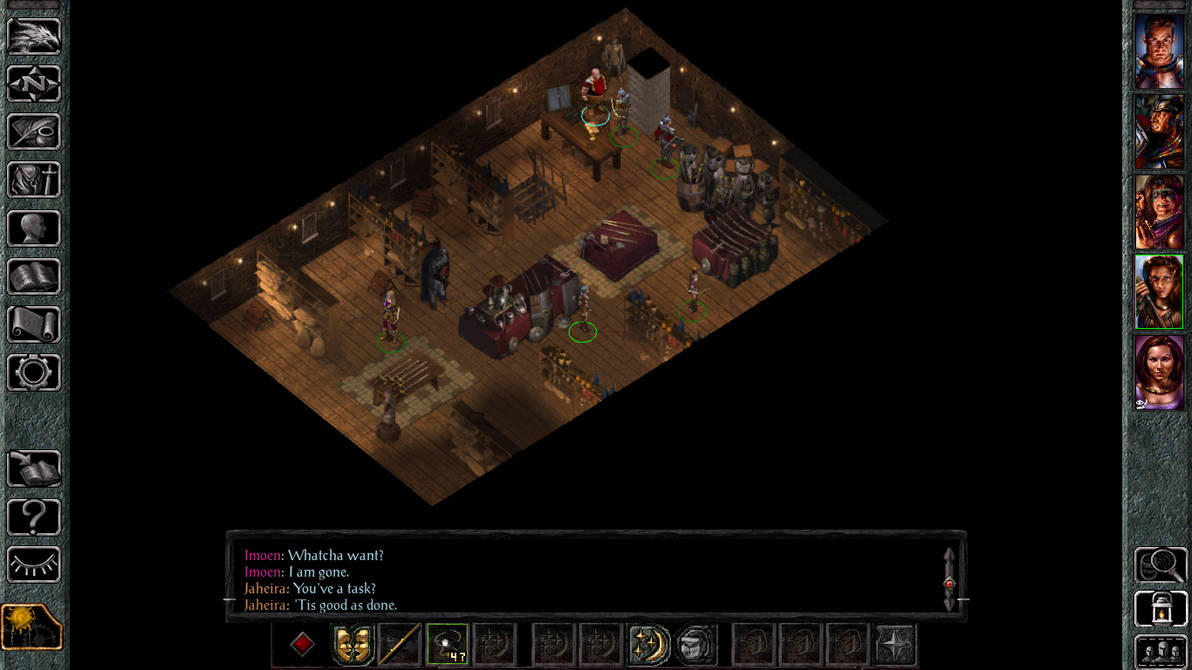Click the dragon head return-to-game button

[34, 36]
